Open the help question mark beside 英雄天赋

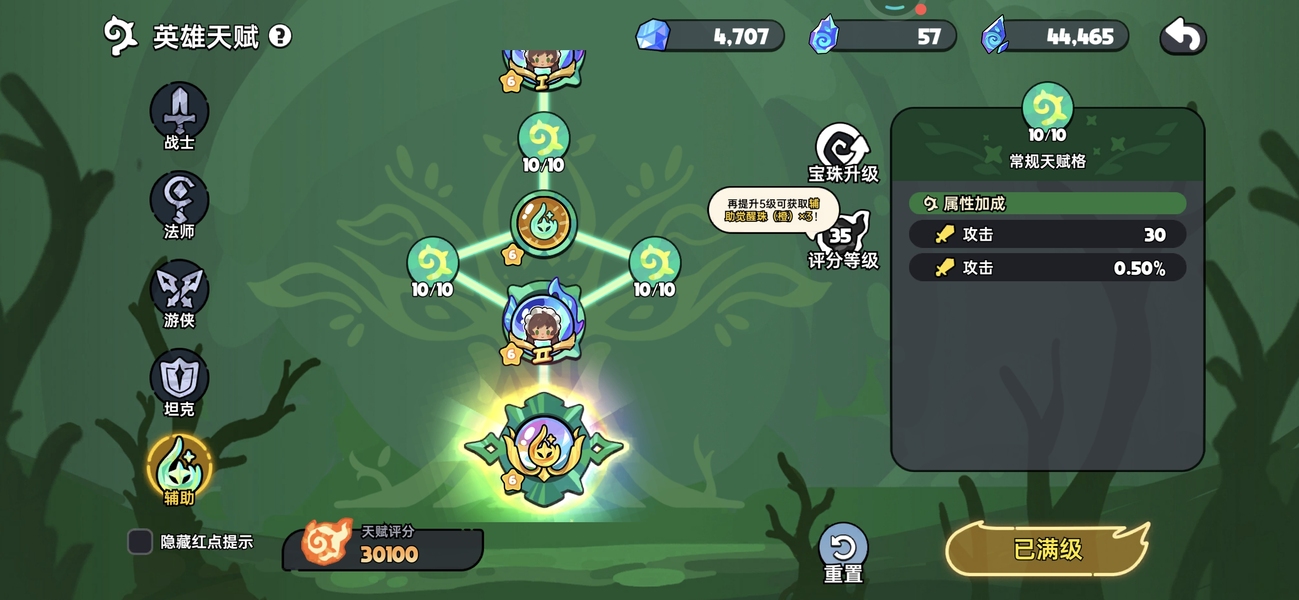(x=280, y=37)
